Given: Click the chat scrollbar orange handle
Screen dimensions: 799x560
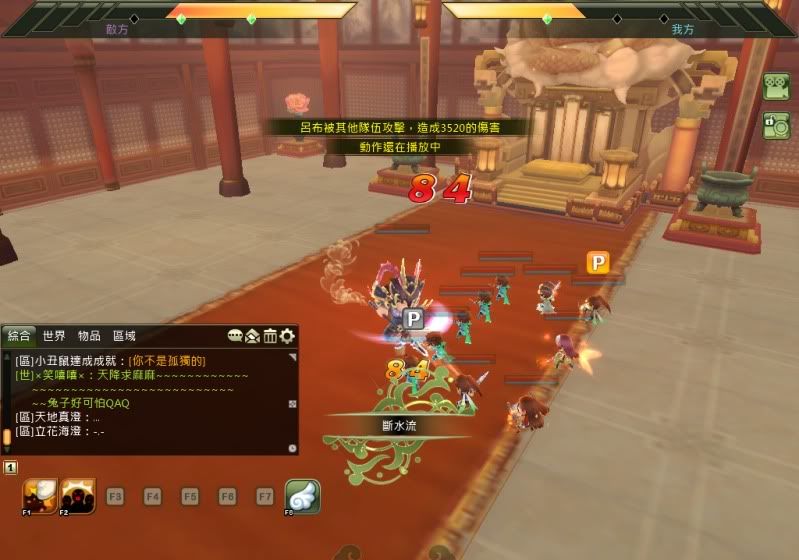Looking at the screenshot, I should [x=7, y=437].
